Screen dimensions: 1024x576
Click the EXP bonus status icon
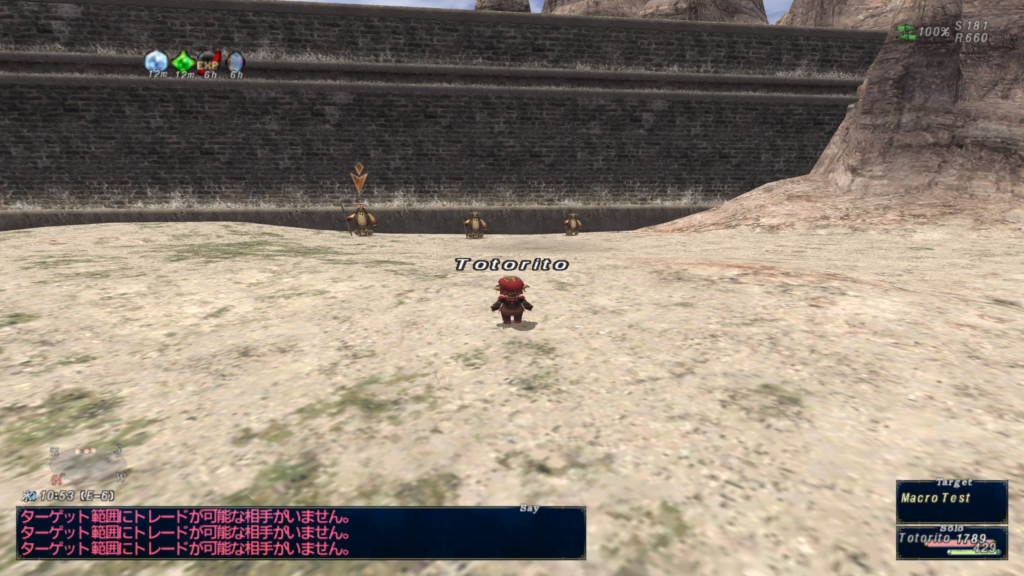pos(208,62)
